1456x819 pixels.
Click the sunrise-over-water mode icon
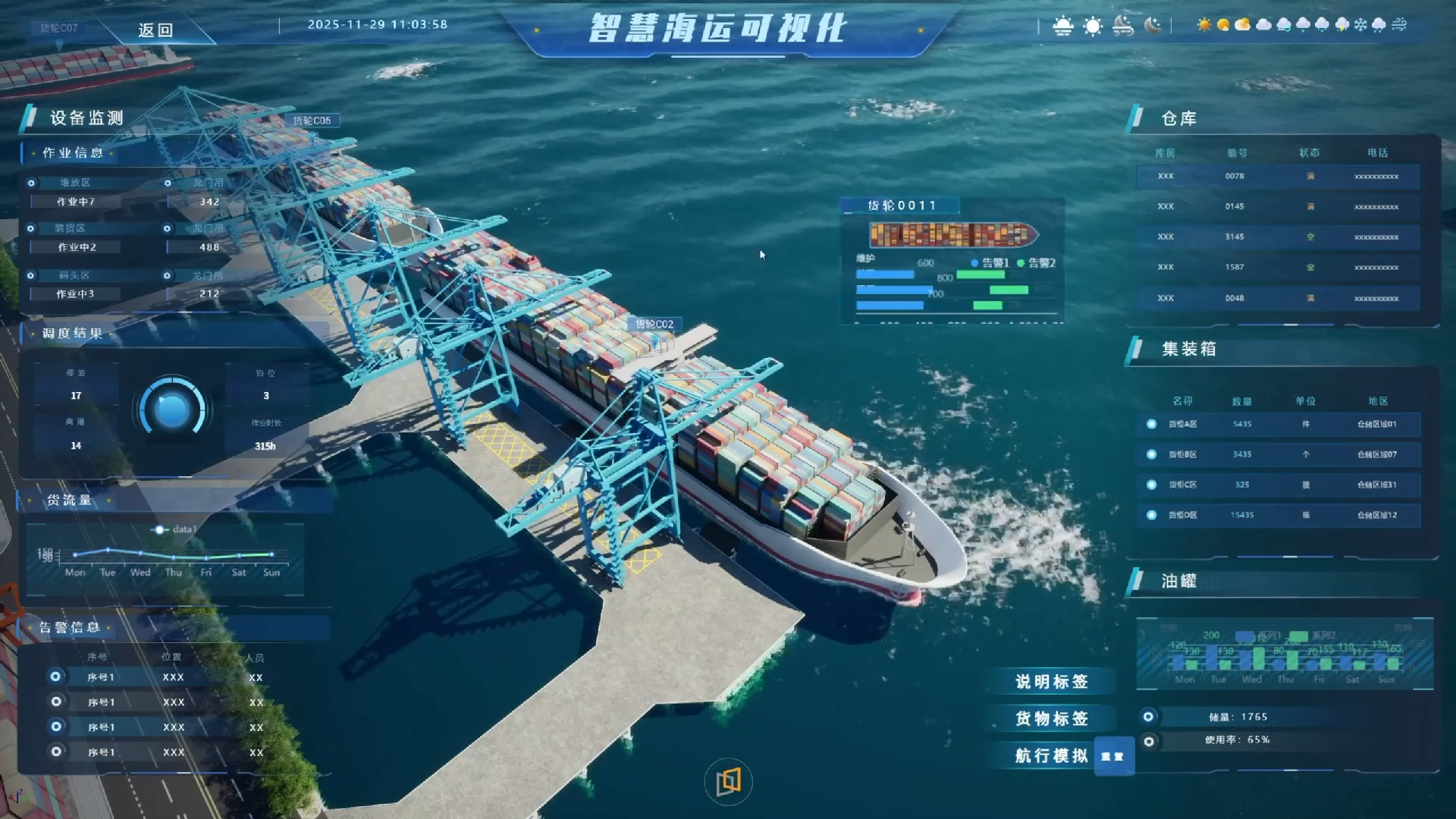pyautogui.click(x=1062, y=25)
